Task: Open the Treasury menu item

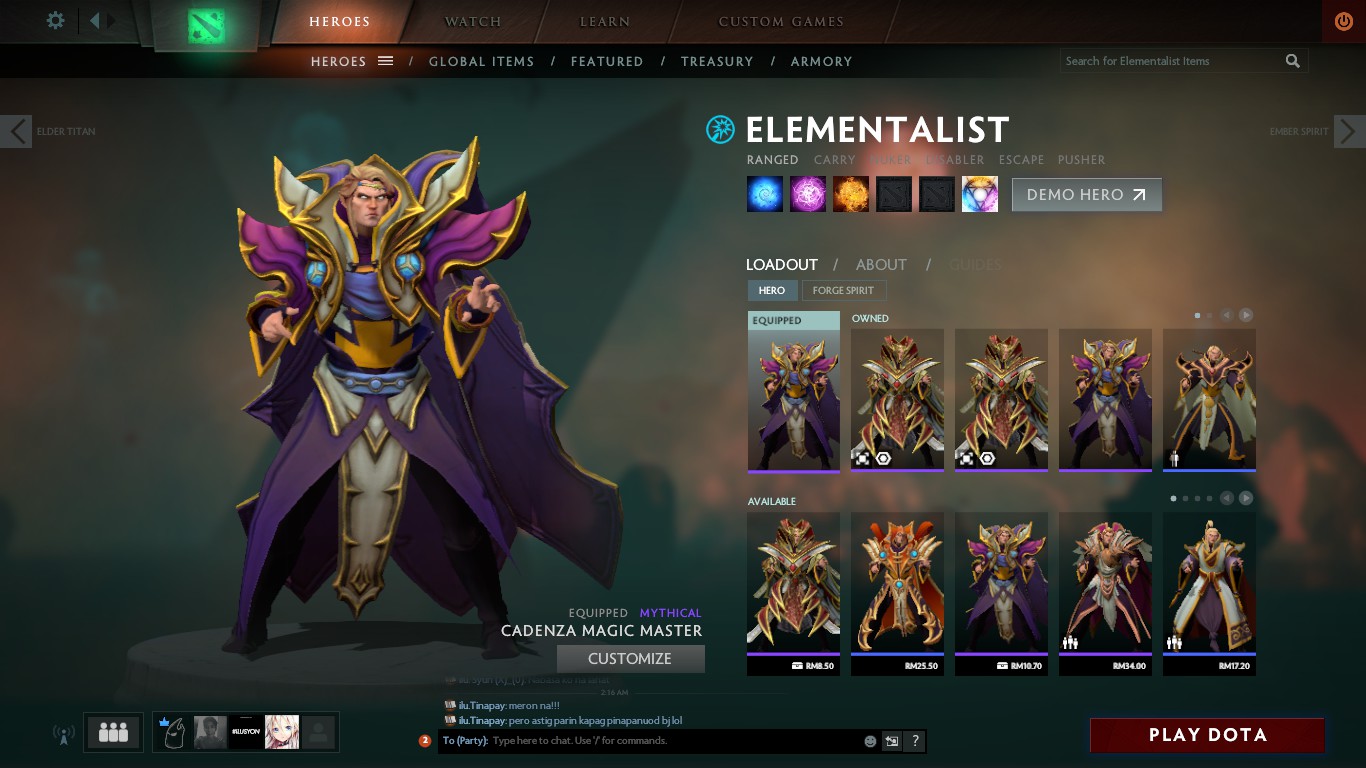Action: [x=716, y=61]
